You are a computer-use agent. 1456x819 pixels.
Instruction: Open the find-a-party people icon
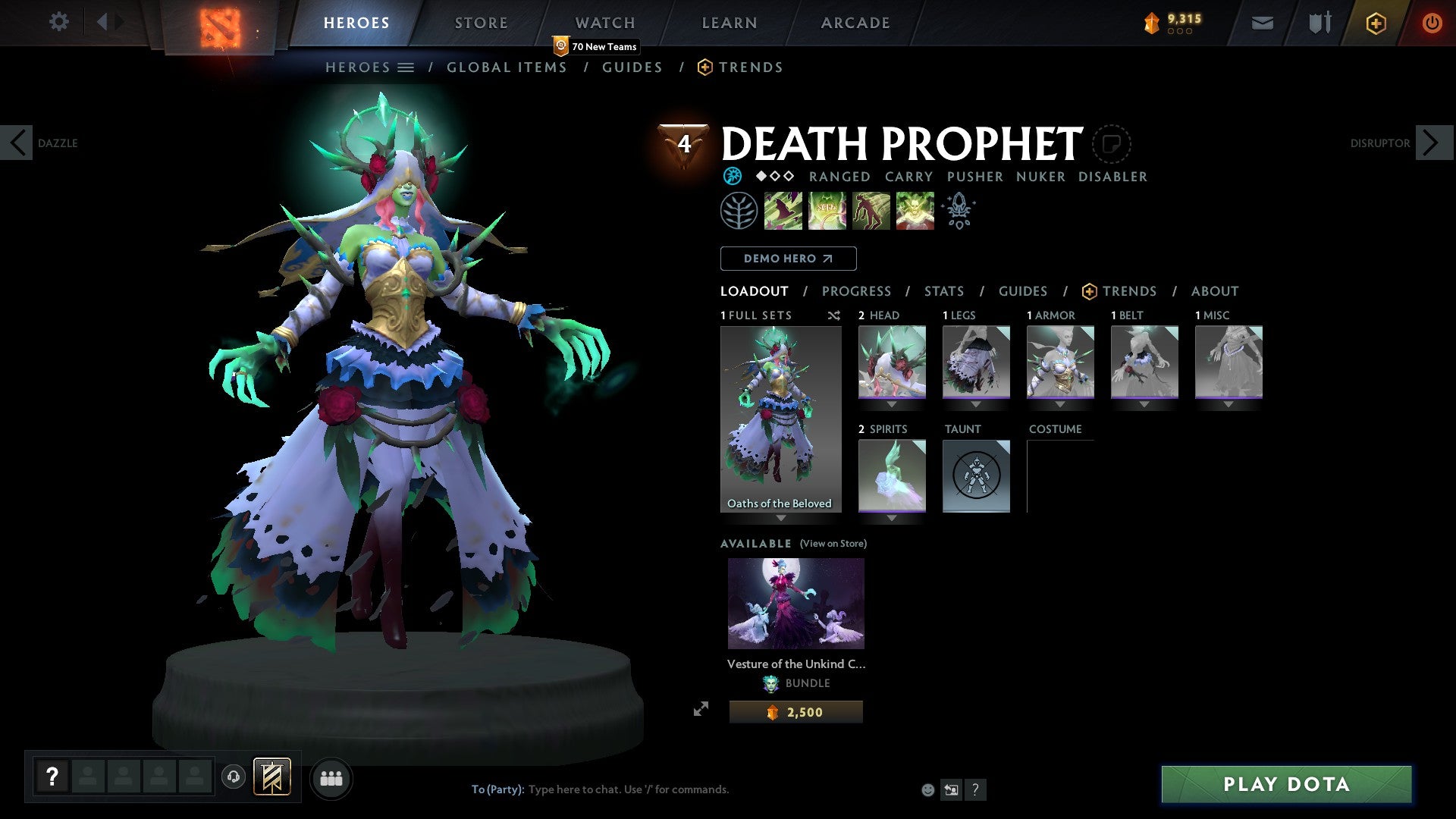point(331,777)
